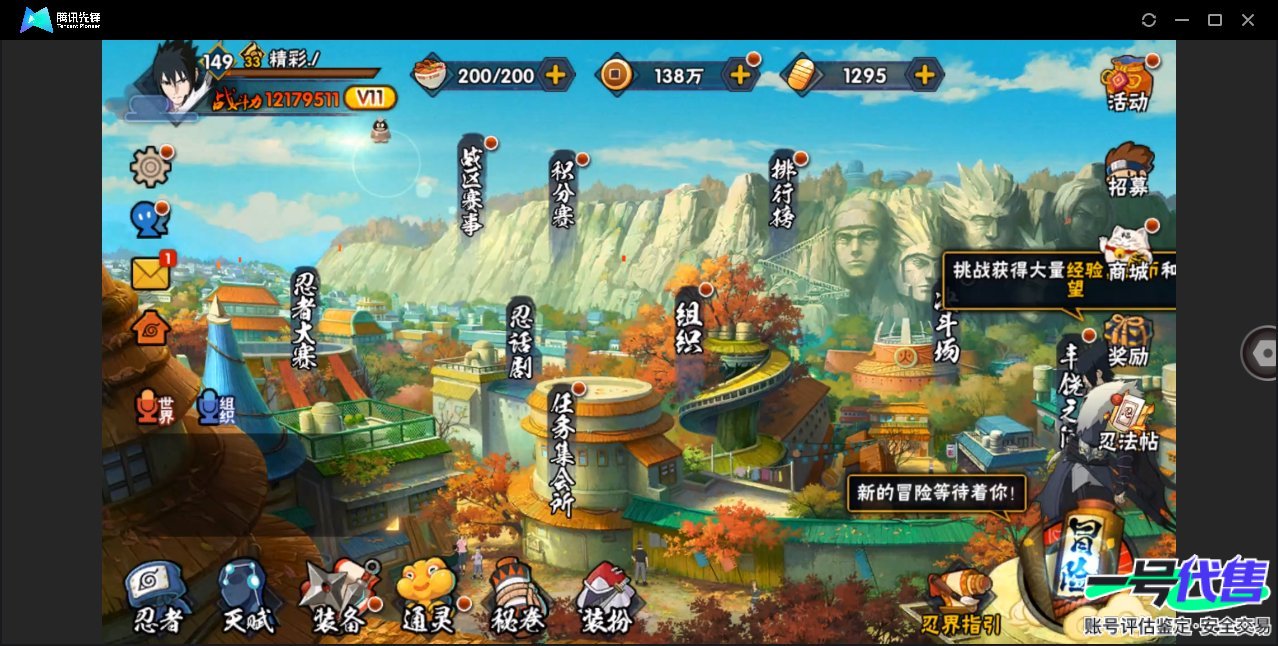Refill ramen stamina with plus button
This screenshot has height=646, width=1278.
point(555,74)
